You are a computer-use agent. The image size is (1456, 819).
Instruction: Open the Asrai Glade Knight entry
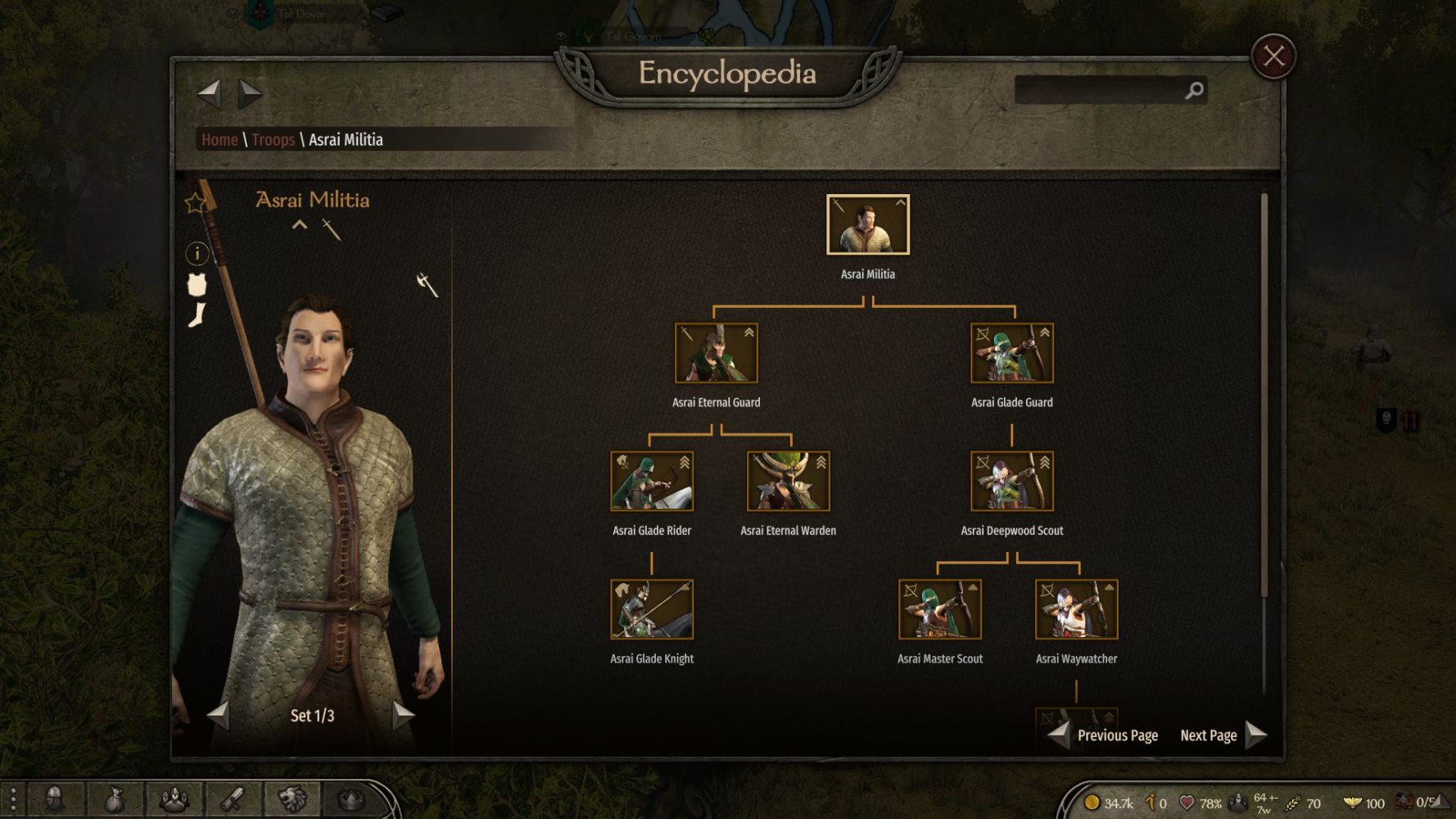coord(652,609)
